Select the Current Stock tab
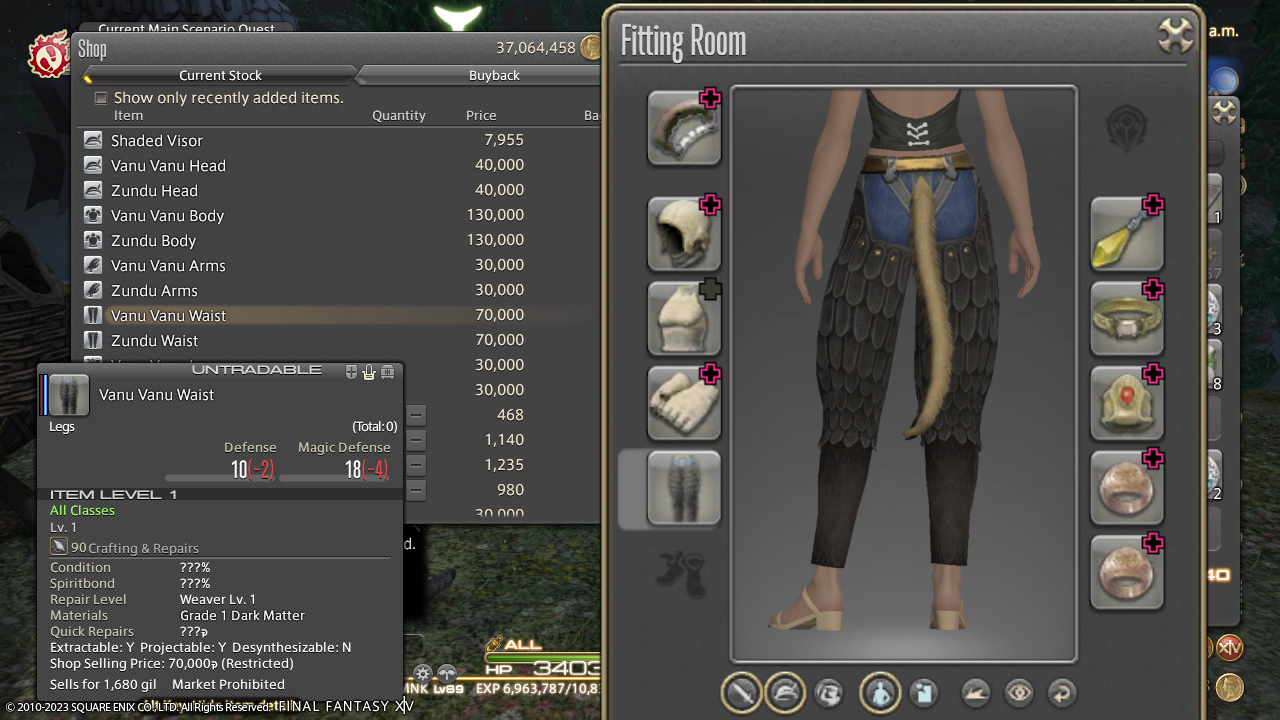 pyautogui.click(x=220, y=75)
